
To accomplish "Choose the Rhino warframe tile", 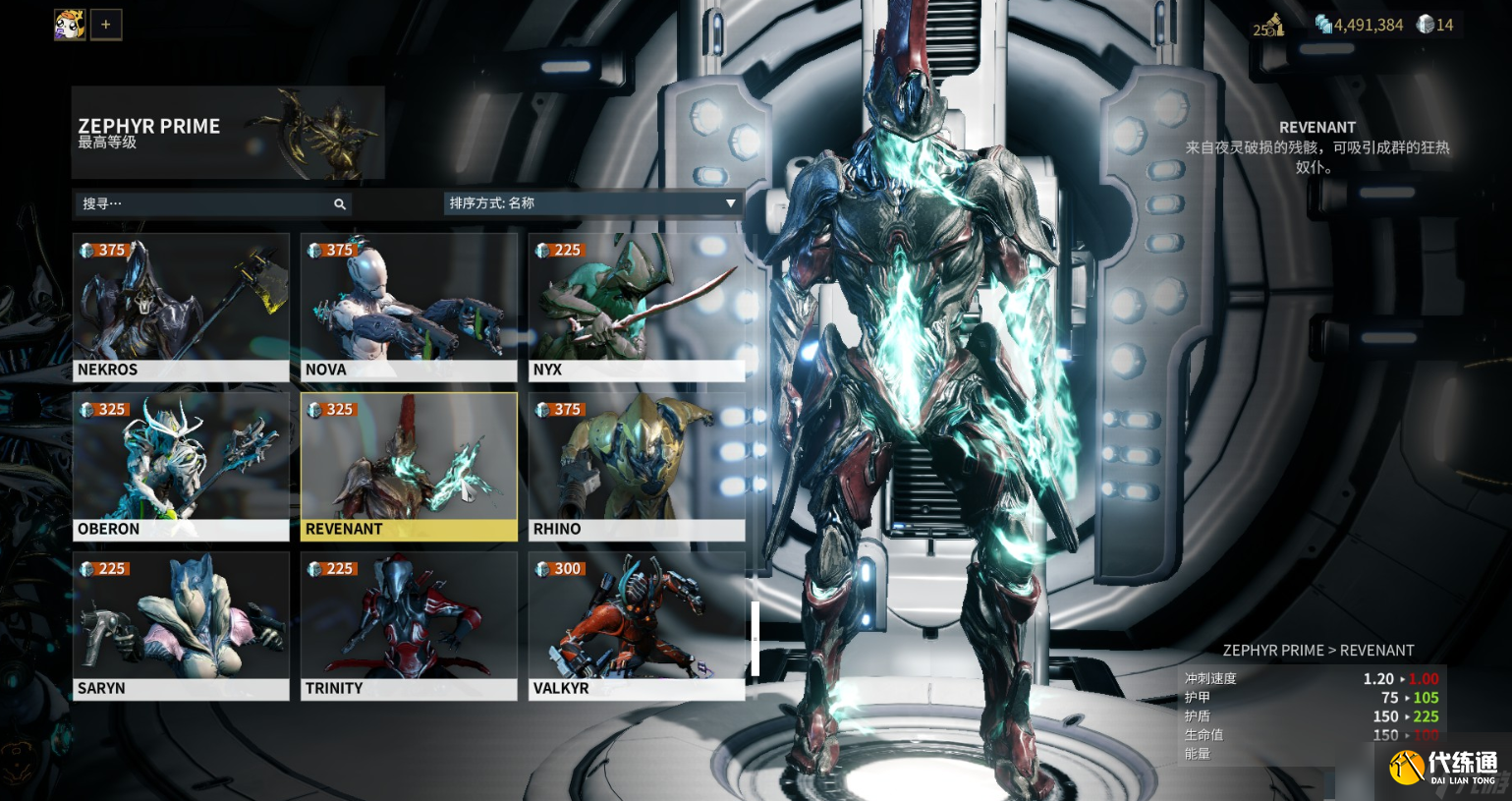I will (x=636, y=466).
